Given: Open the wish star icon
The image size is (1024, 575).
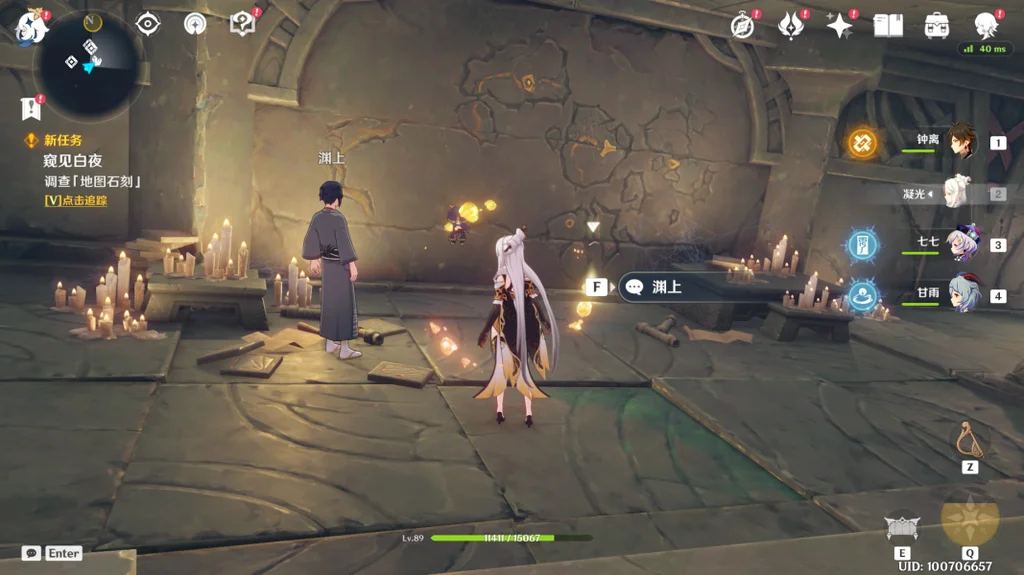Looking at the screenshot, I should pos(839,26).
